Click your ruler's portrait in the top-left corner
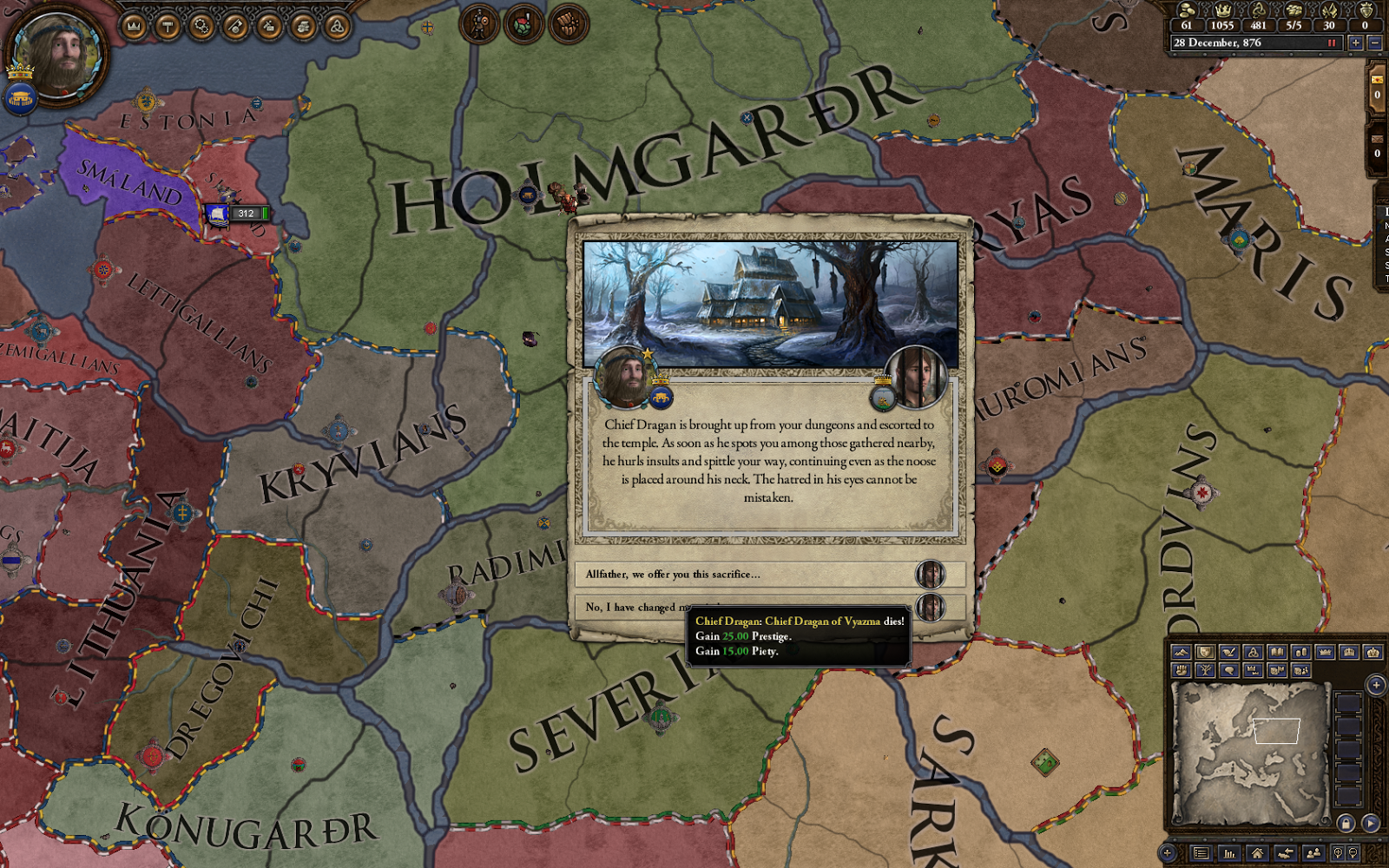 (x=56, y=56)
